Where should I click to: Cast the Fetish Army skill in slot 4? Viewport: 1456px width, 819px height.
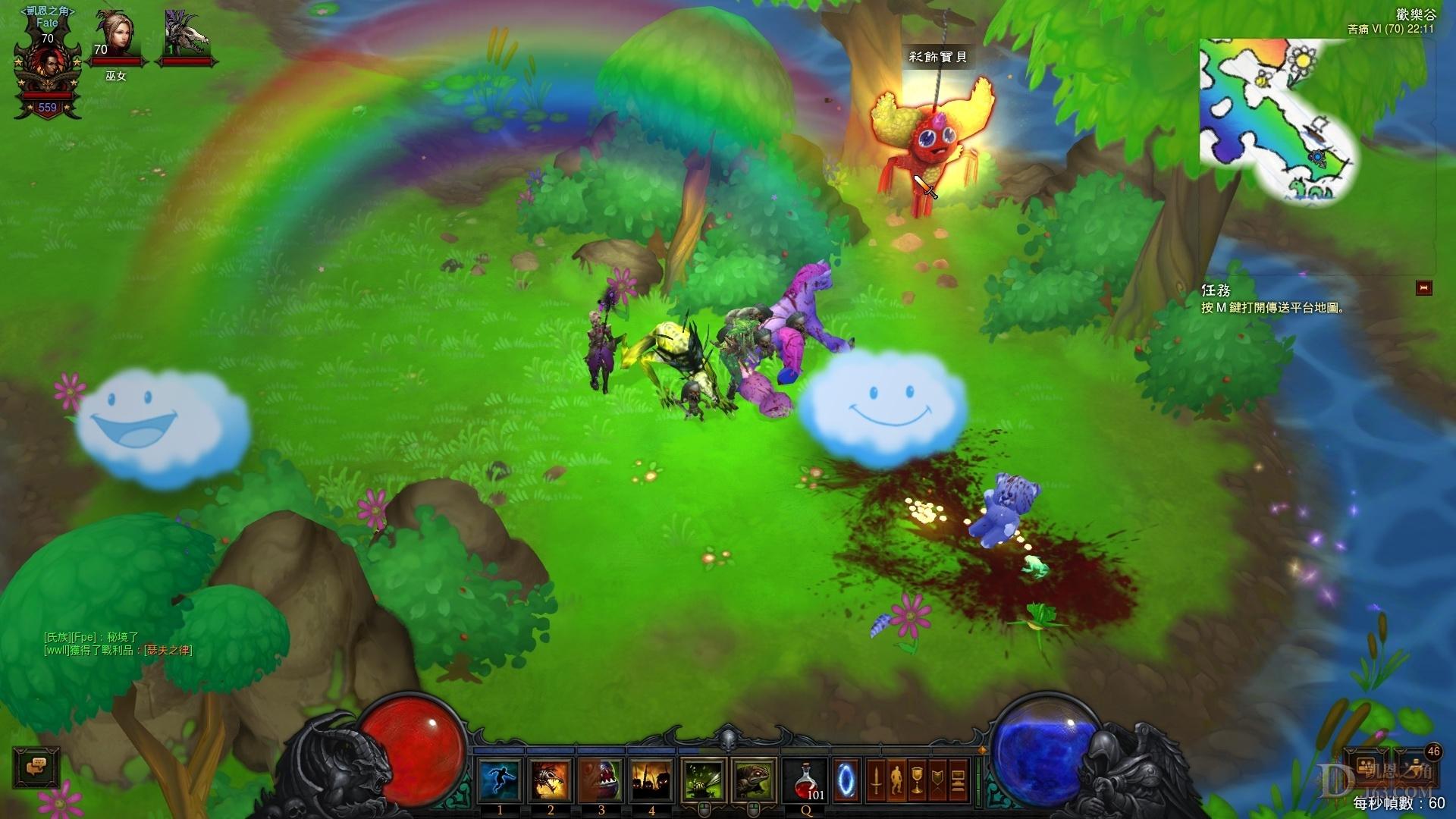click(x=651, y=780)
